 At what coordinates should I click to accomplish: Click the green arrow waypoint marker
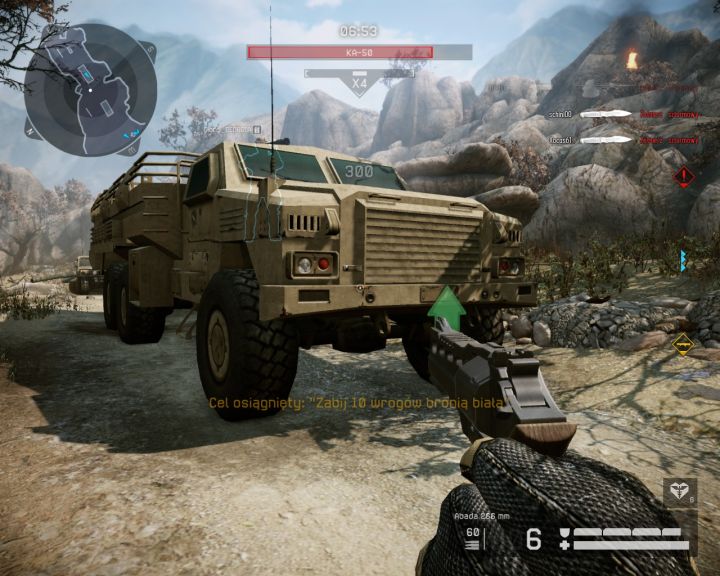pyautogui.click(x=447, y=305)
